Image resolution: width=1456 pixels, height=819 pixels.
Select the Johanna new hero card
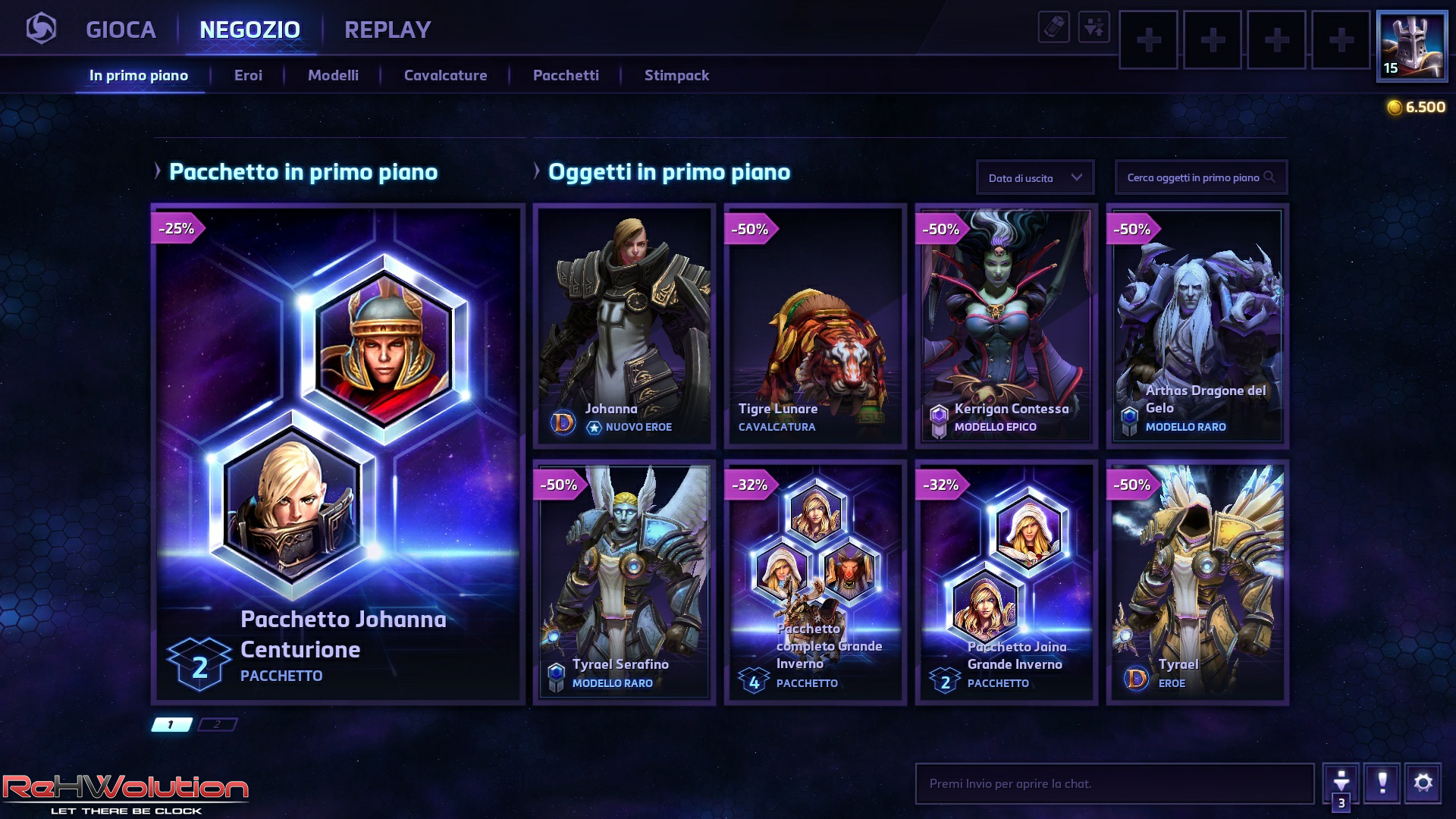point(624,326)
